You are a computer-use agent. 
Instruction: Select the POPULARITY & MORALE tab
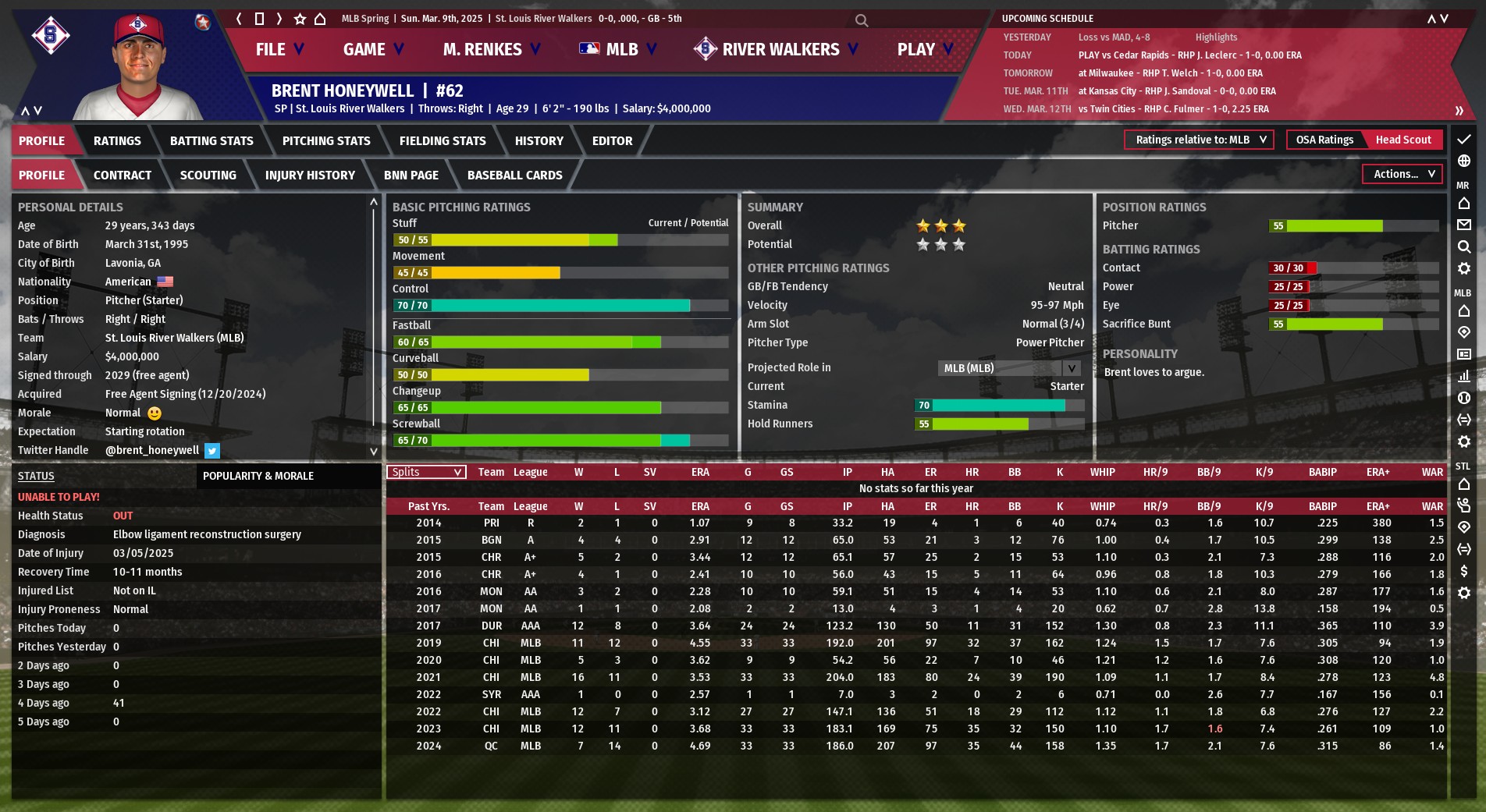[258, 476]
